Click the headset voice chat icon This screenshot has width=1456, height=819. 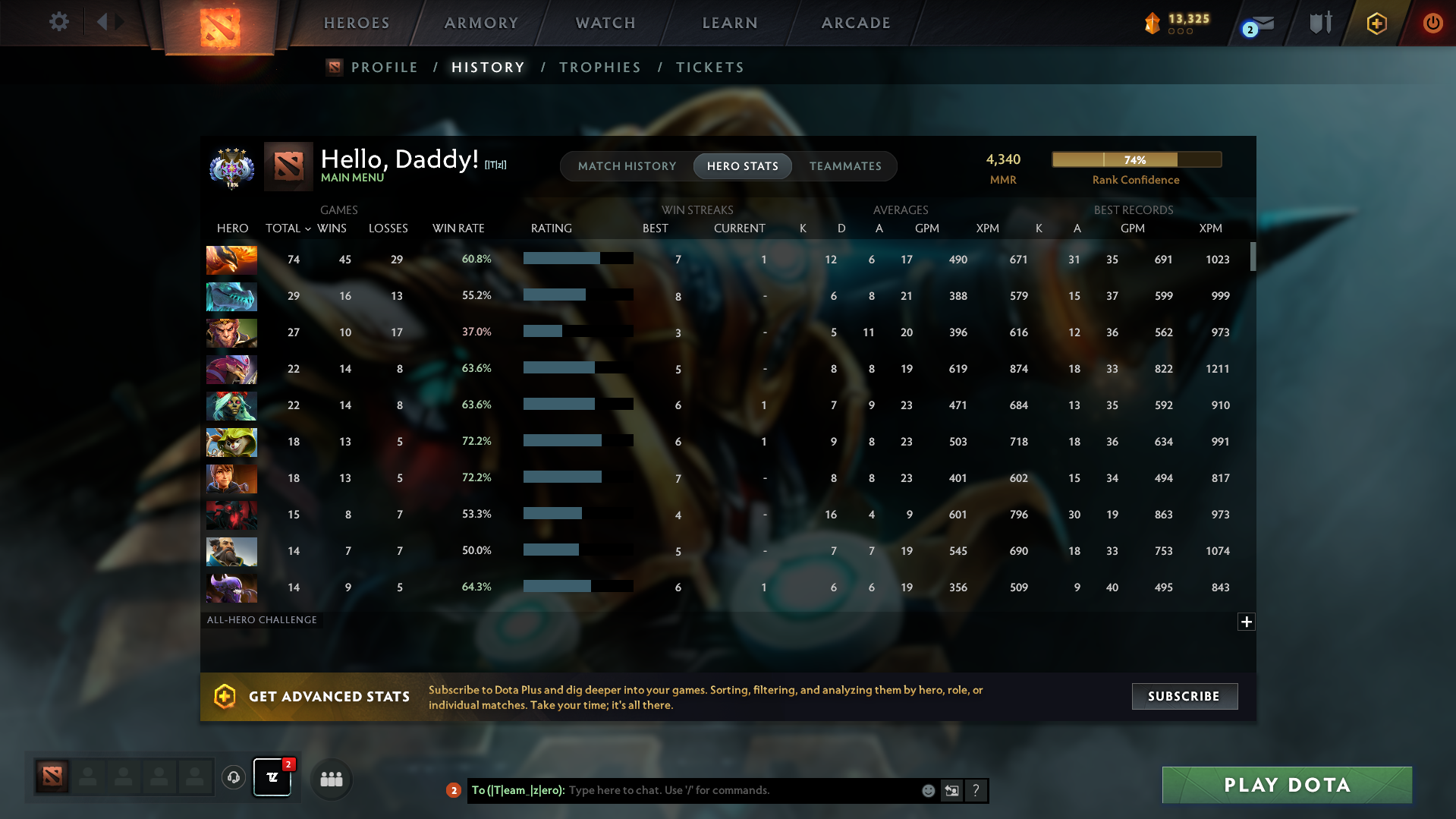[x=233, y=778]
